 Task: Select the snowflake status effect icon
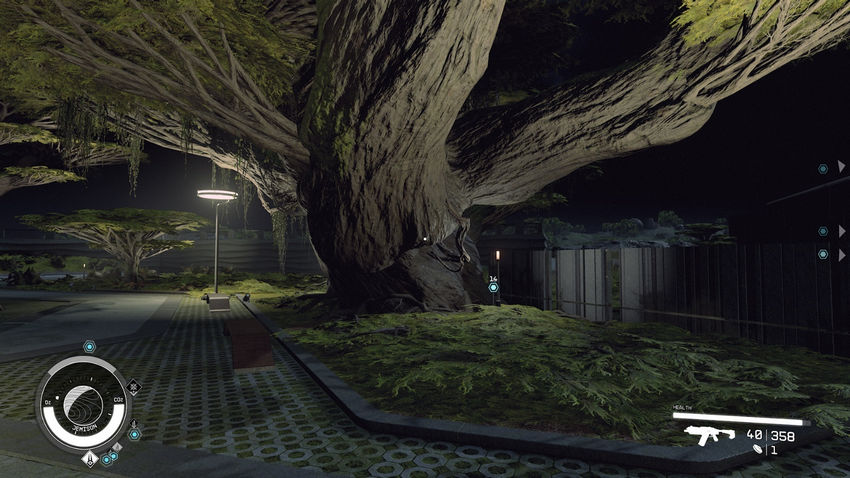pos(134,386)
